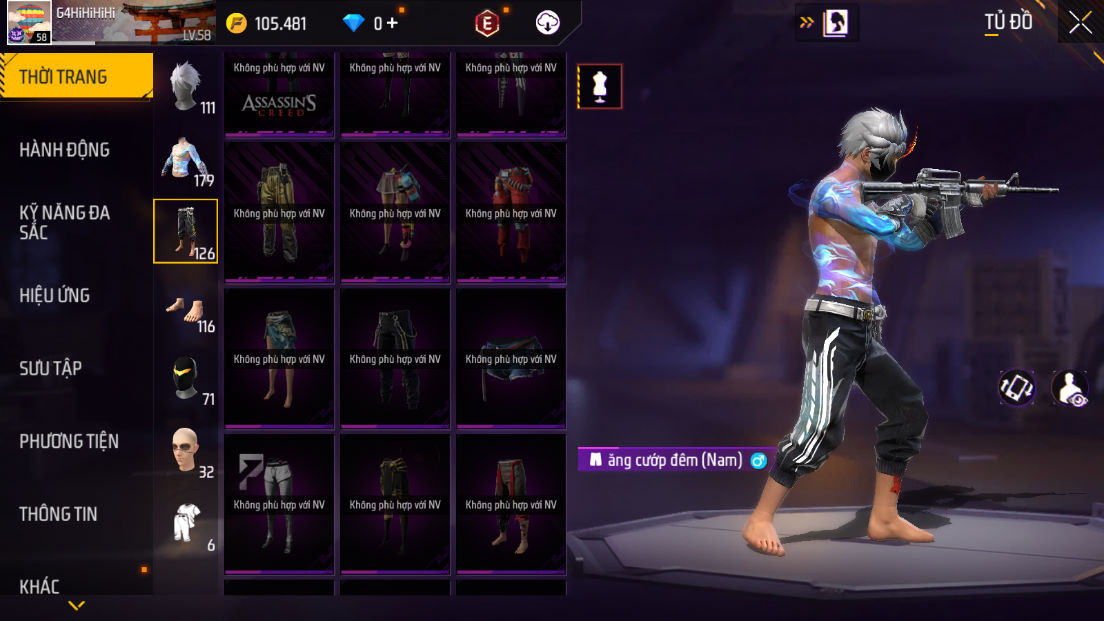Select the Assassin's Creed pants item
1104x621 pixels.
click(280, 95)
